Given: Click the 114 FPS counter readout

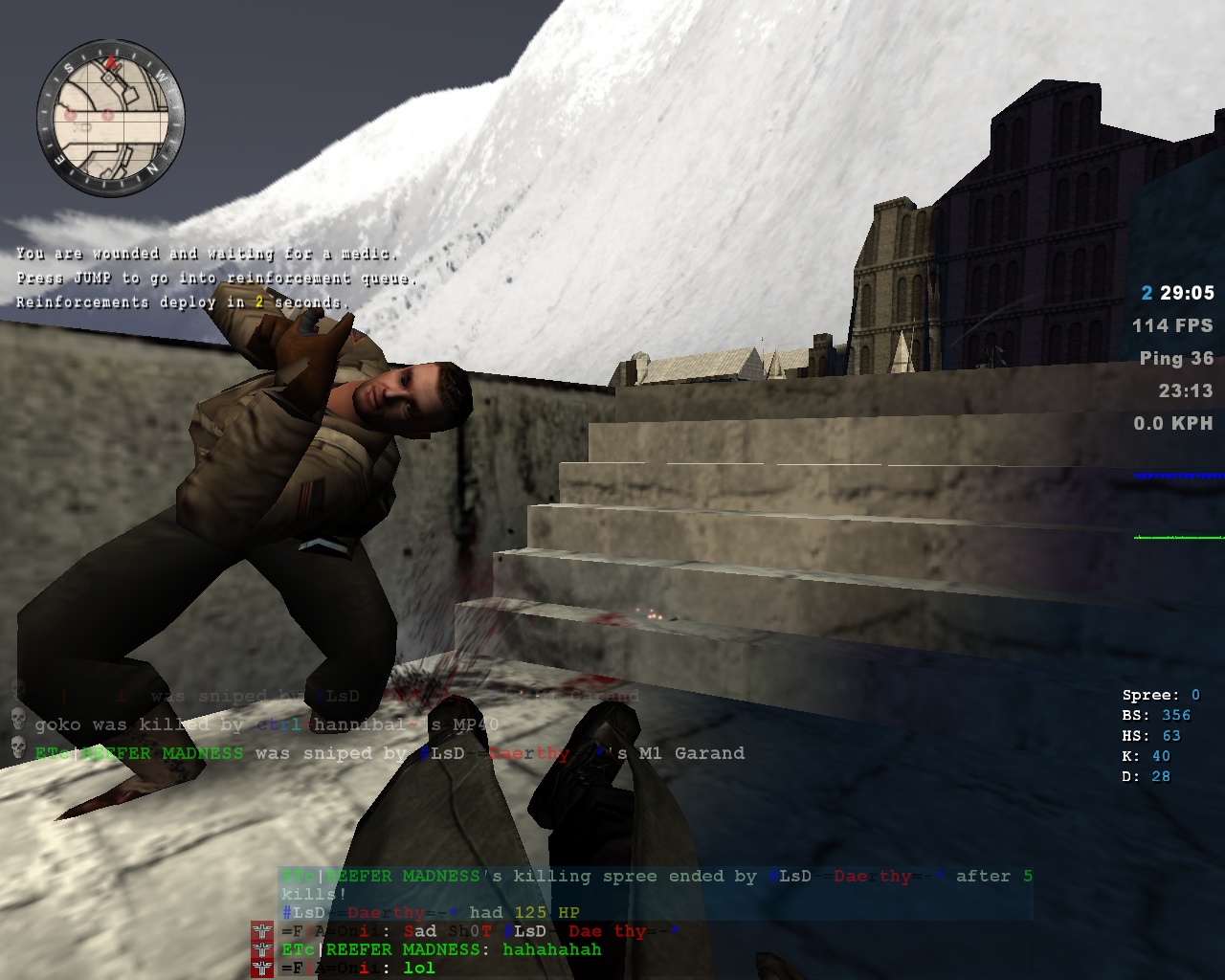Looking at the screenshot, I should [1170, 324].
